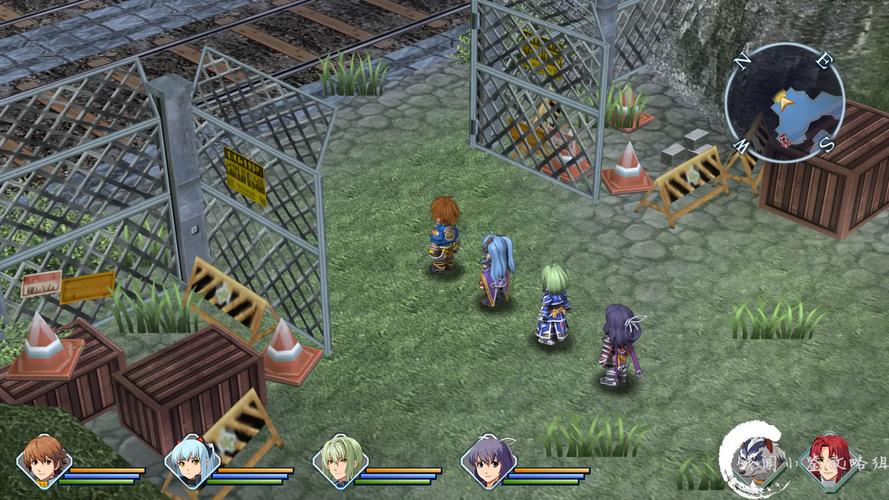The height and width of the screenshot is (500, 889).
Task: Click the yellow player arrow on minimap
Action: pyautogui.click(x=781, y=99)
